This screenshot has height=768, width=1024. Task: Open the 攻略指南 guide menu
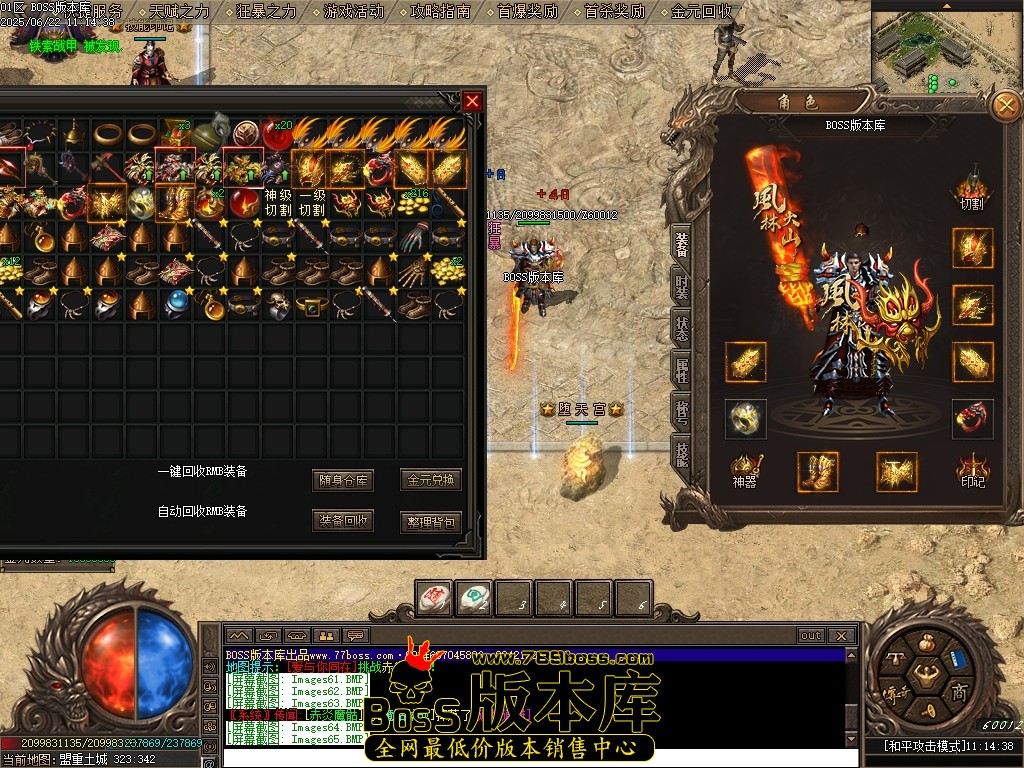[x=440, y=12]
